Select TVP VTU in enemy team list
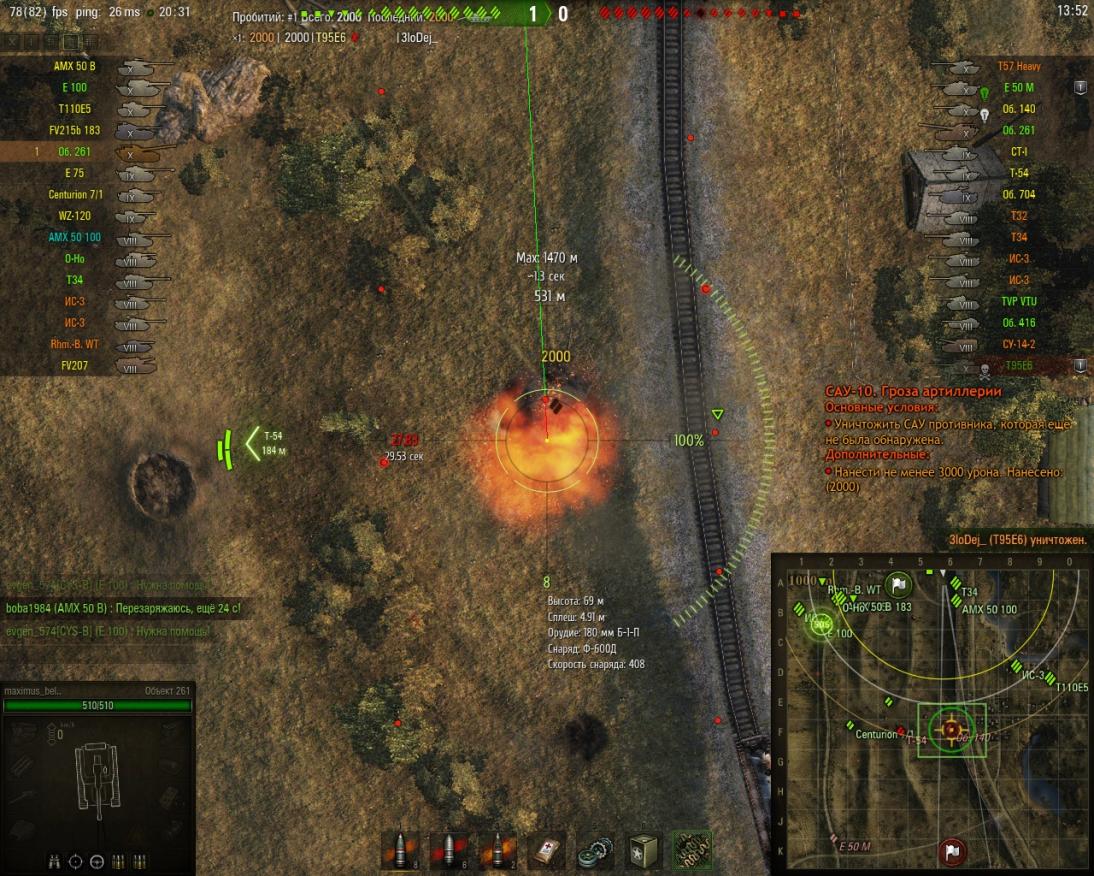1094x876 pixels. click(1019, 301)
